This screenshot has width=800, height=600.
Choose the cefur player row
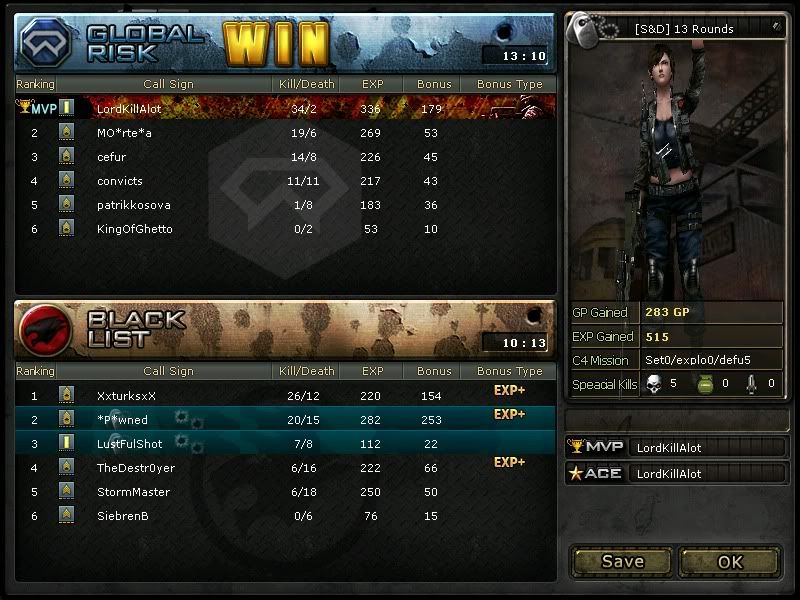(x=285, y=156)
